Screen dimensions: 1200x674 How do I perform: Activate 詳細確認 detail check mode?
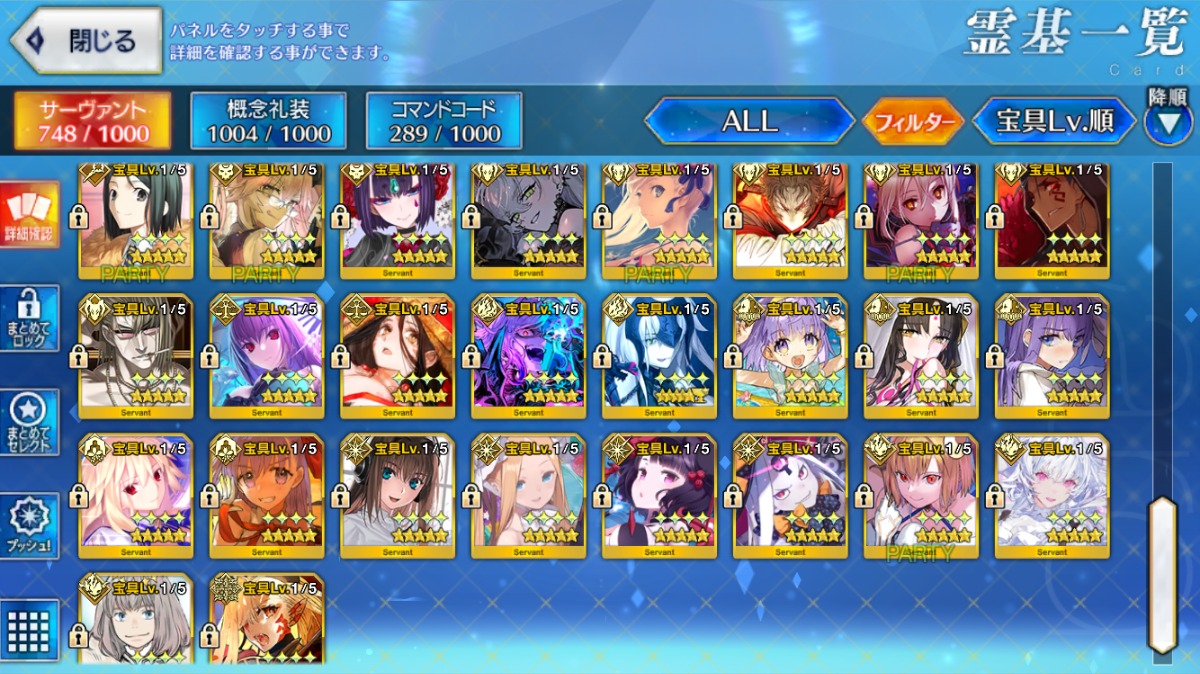click(x=29, y=215)
